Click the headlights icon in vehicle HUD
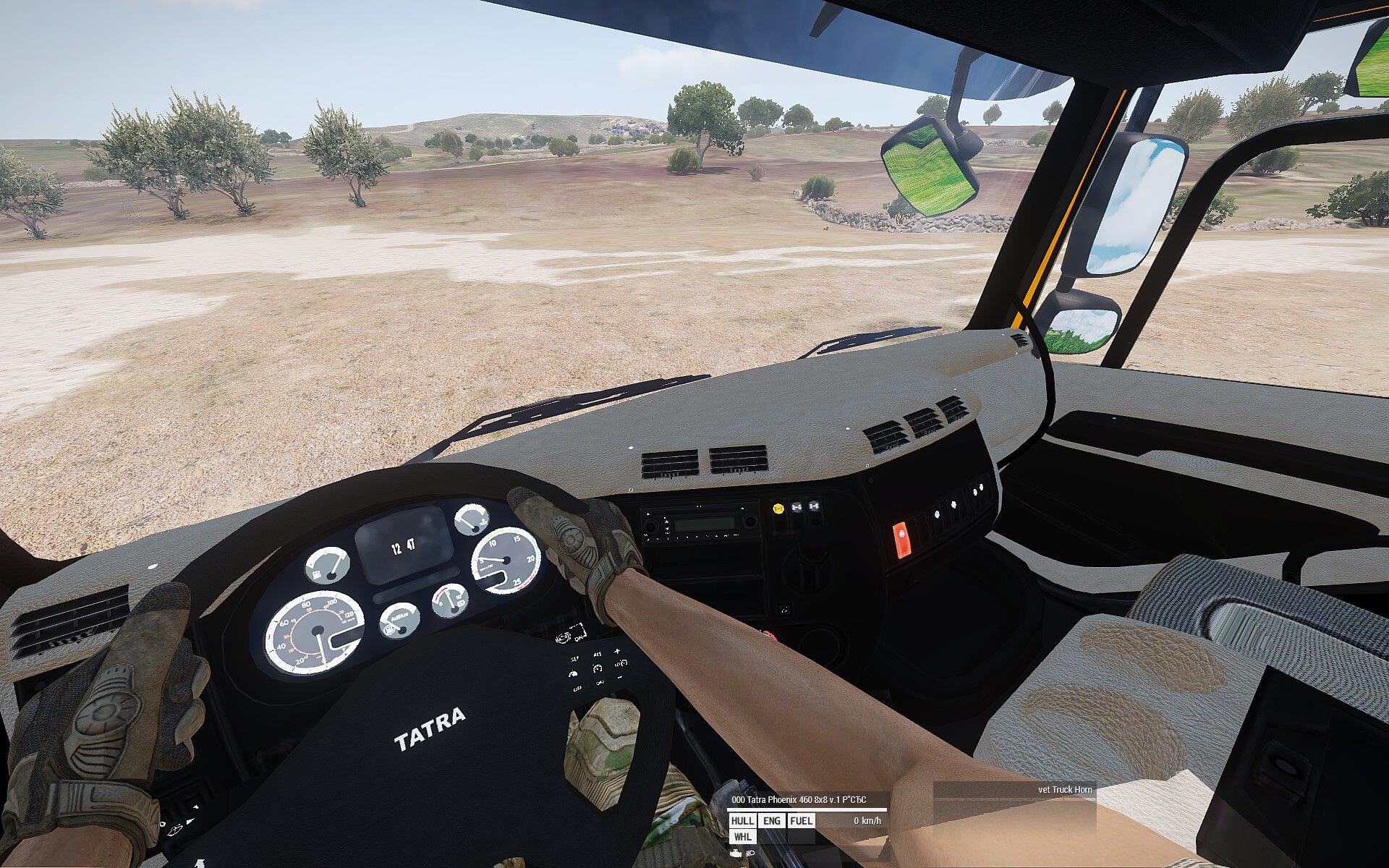The width and height of the screenshot is (1389, 868). pos(750,854)
